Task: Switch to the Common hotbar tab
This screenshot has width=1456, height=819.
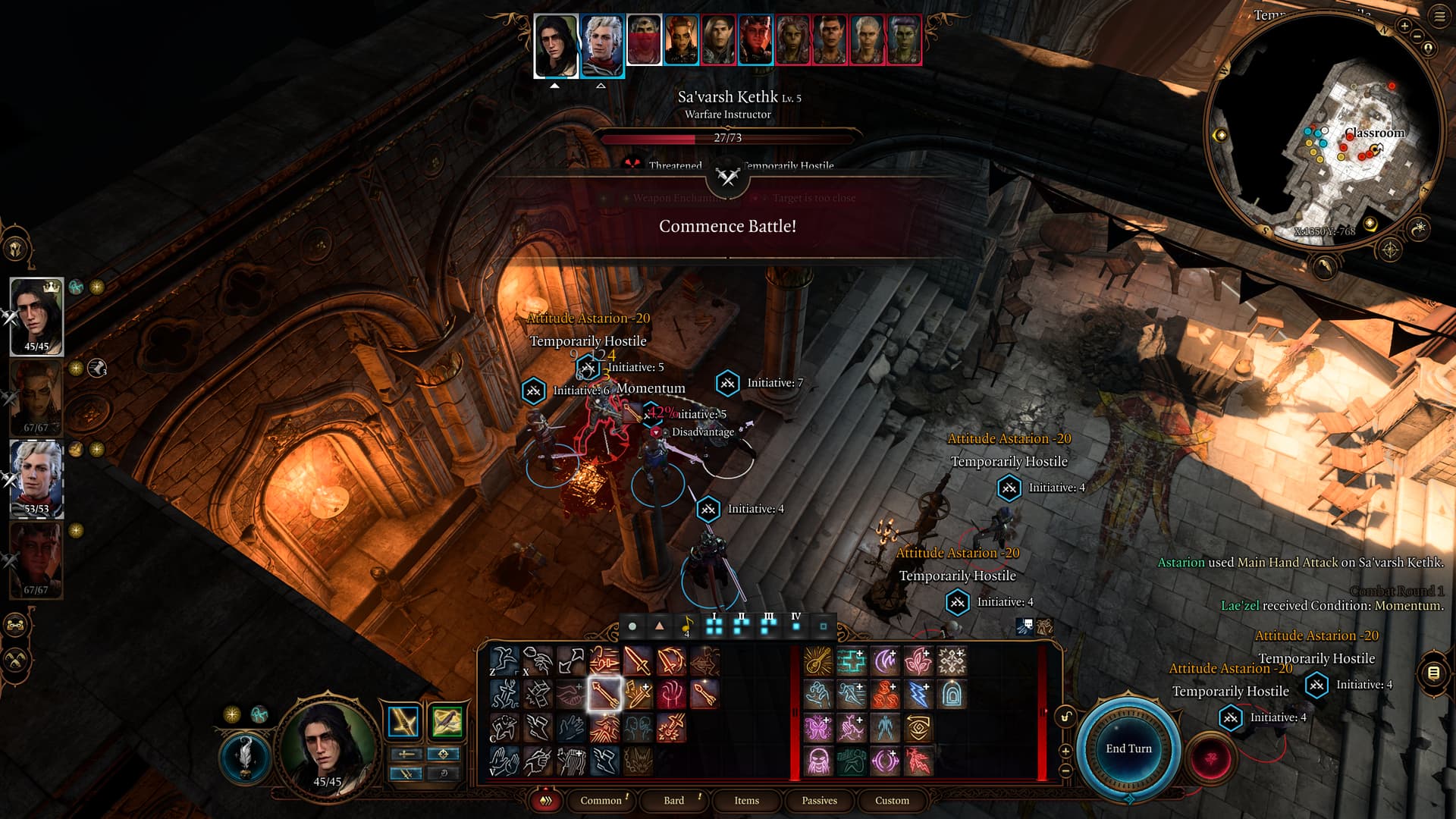Action: coord(601,800)
